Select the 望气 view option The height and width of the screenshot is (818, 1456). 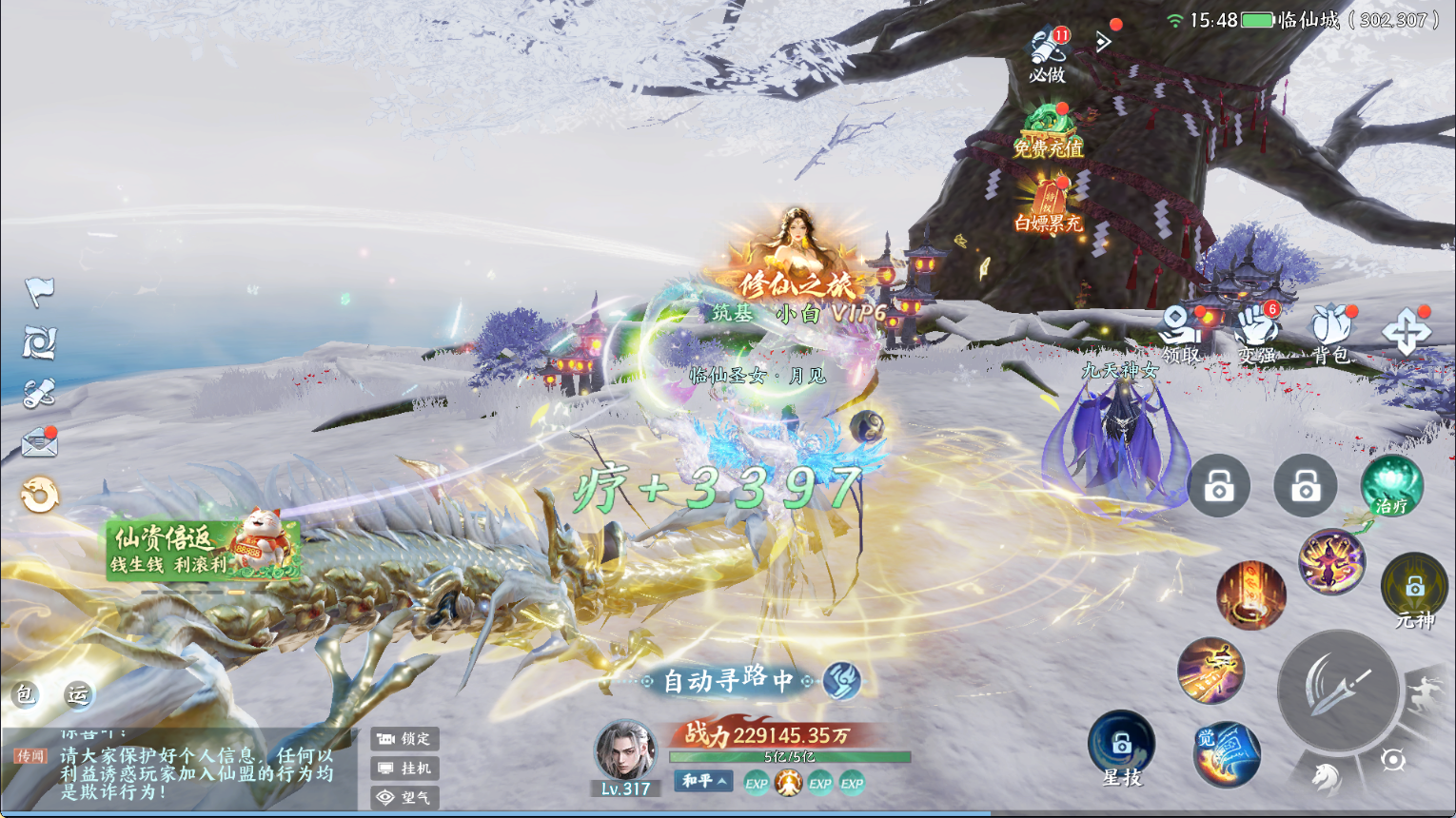(404, 797)
